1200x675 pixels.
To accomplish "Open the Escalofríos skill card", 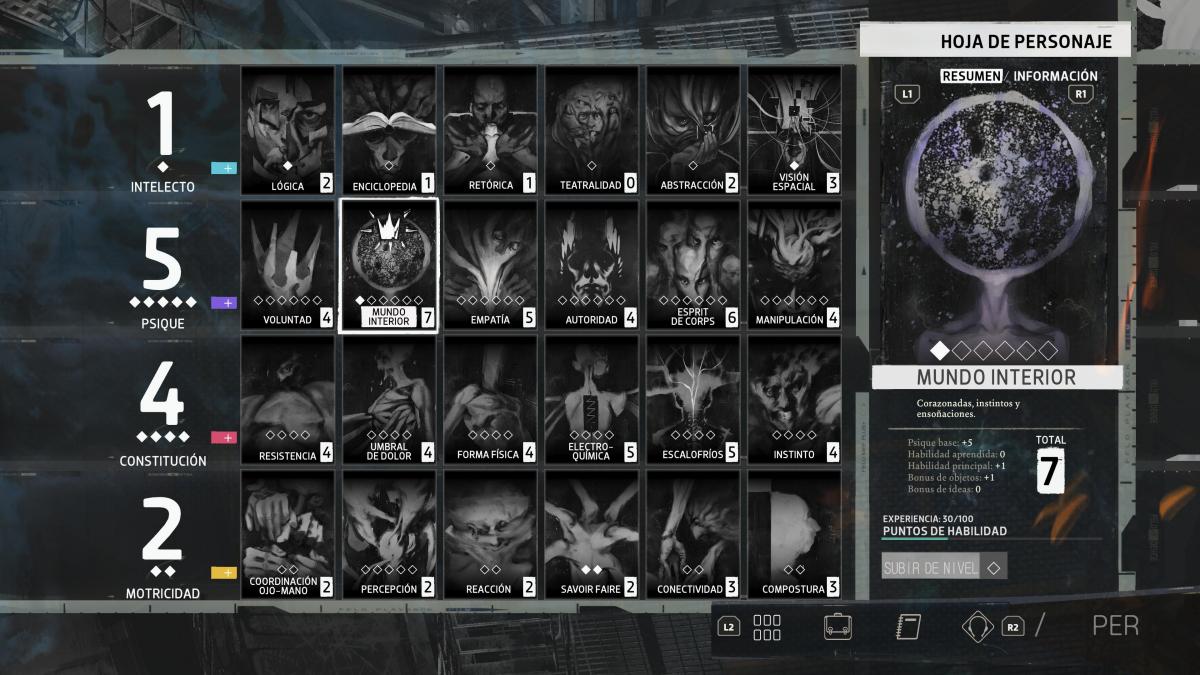I will pos(692,400).
